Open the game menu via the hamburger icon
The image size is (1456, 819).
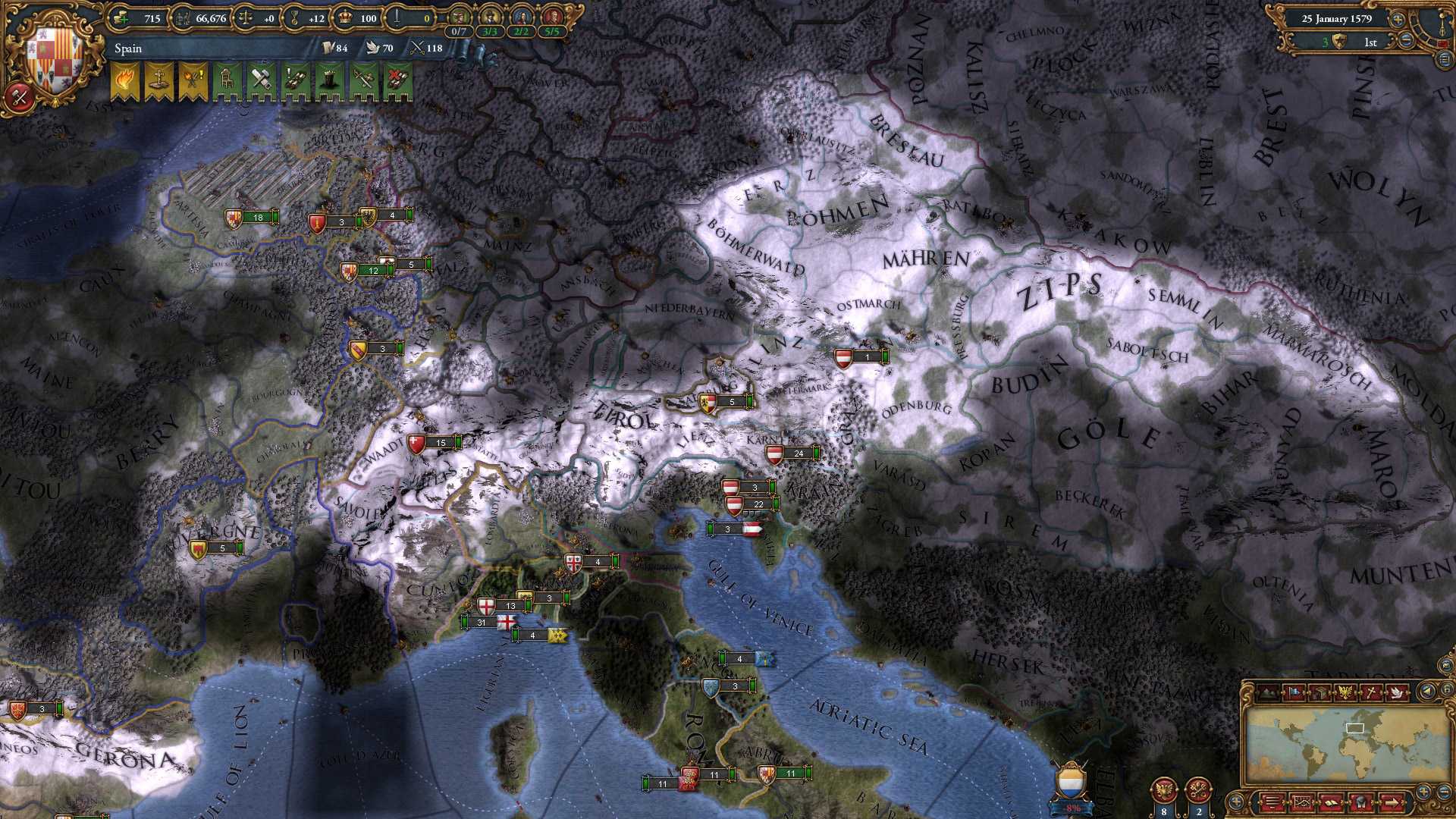1274,802
